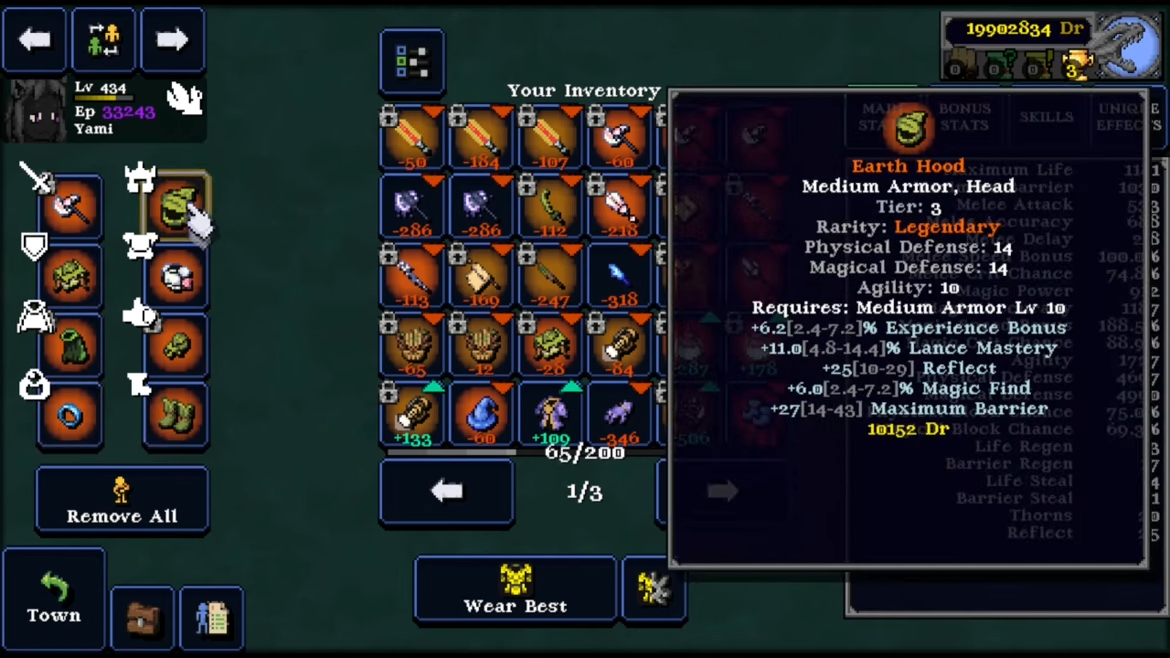Pick the purple robe showing +109
Viewport: 1170px width, 658px height.
point(550,414)
